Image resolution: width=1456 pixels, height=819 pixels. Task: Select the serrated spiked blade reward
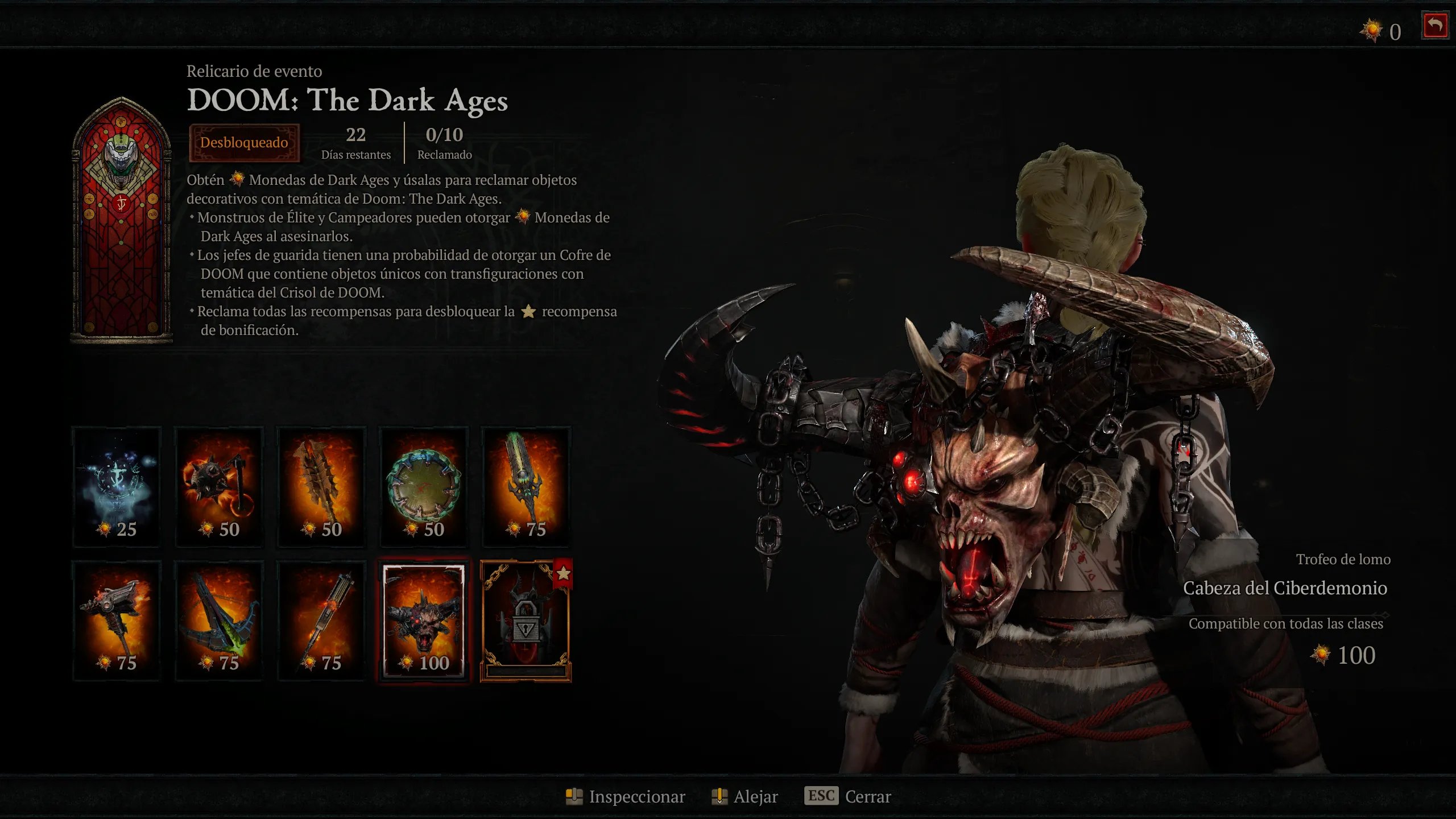pyautogui.click(x=321, y=486)
